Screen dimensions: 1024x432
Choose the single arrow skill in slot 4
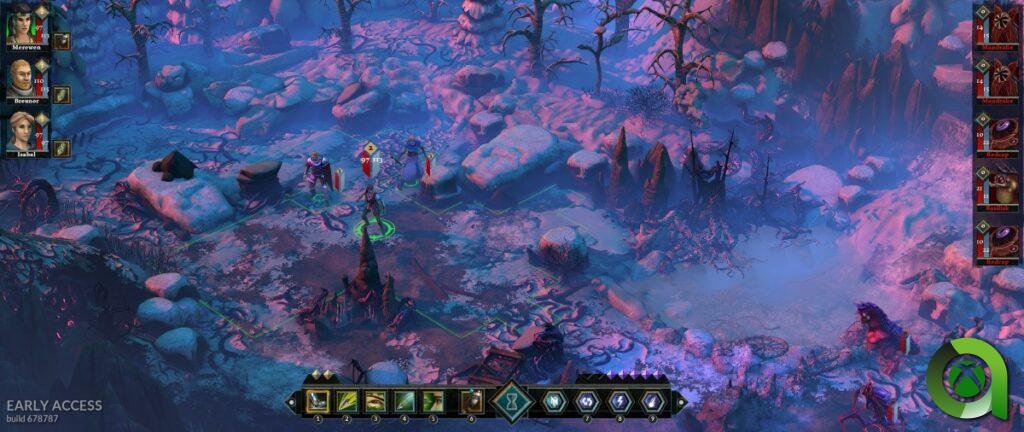(x=405, y=401)
